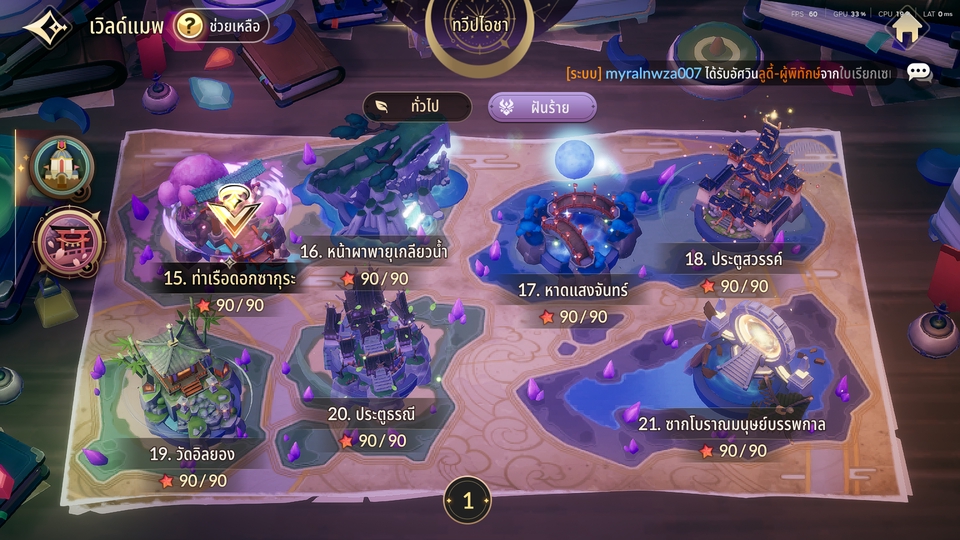Open the ช่วยเหลือ help button
This screenshot has width=960, height=540.
[221, 26]
